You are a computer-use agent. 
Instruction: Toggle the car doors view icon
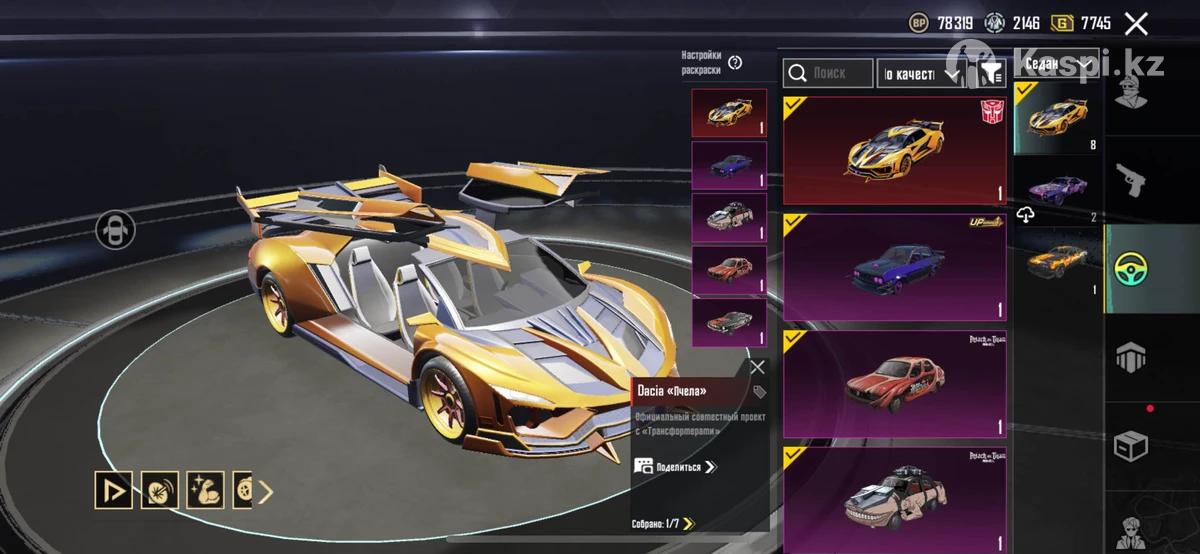coord(115,230)
